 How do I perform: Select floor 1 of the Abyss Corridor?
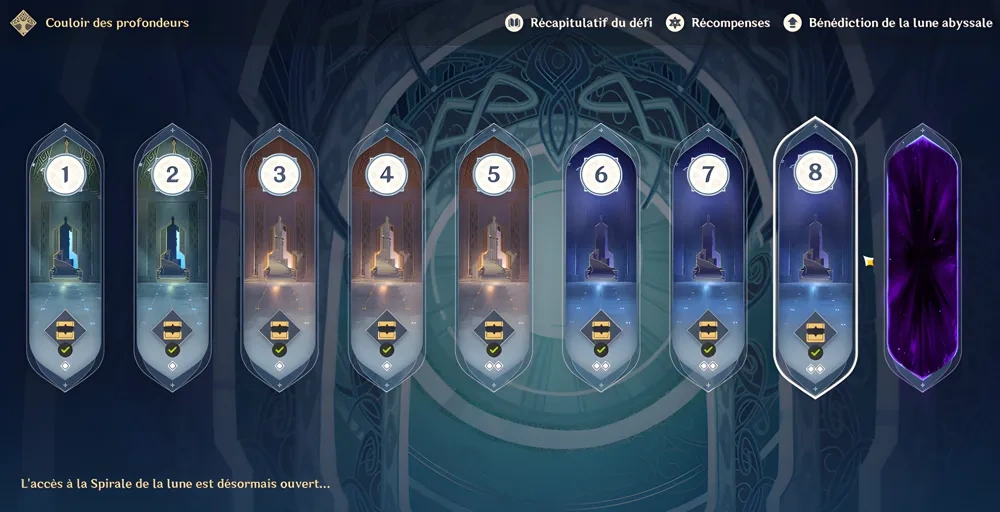[x=65, y=255]
